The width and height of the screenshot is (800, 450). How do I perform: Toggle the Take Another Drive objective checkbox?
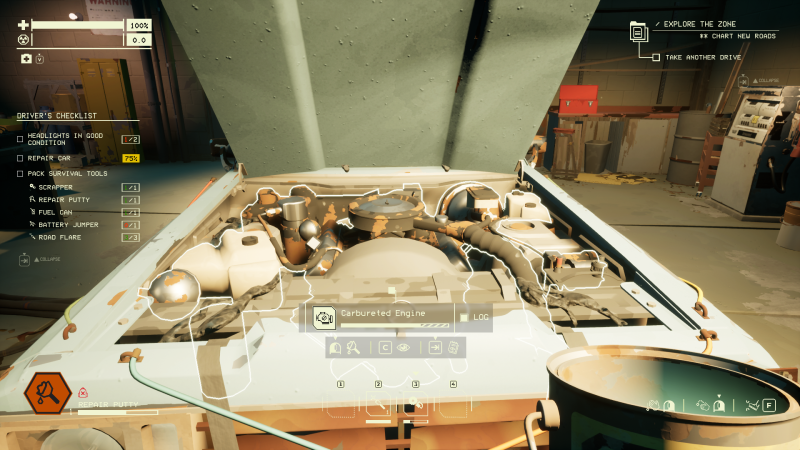click(x=656, y=57)
